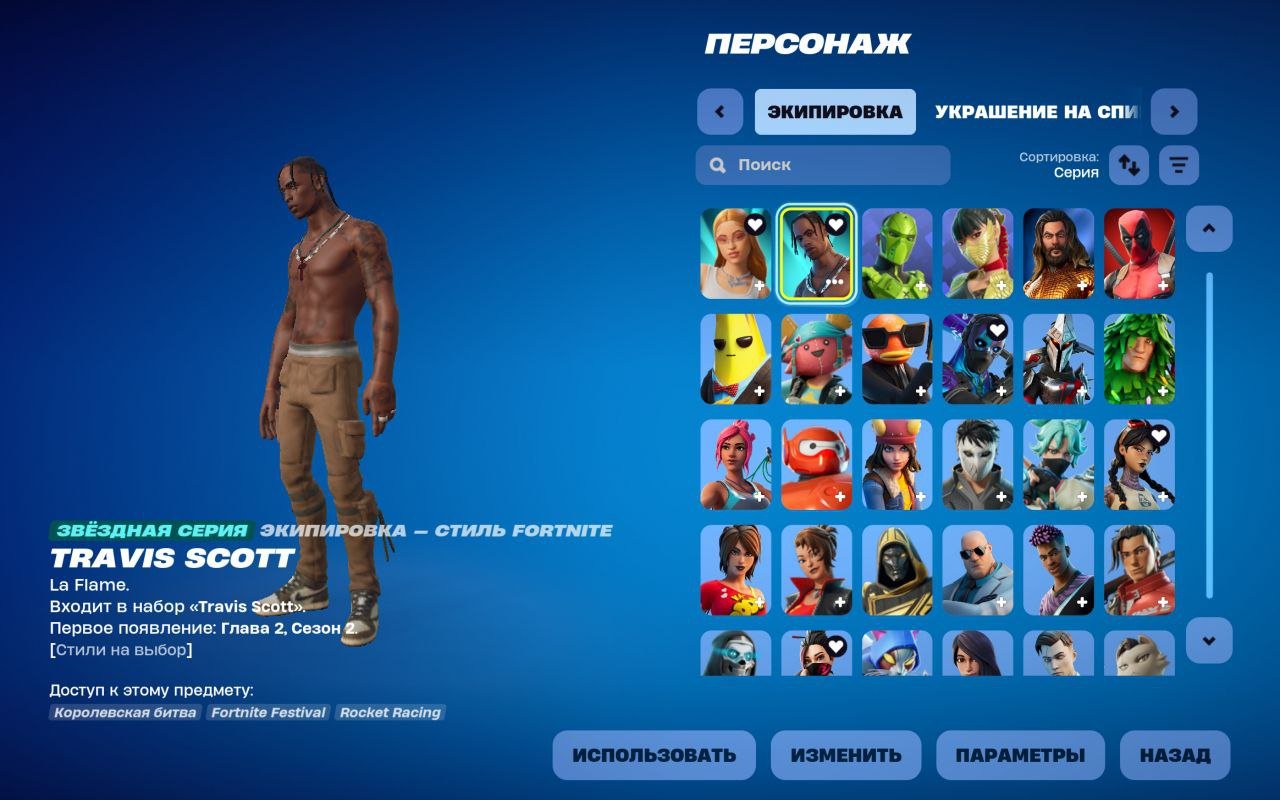1280x800 pixels.
Task: Click the scrollbar track beside the skin grid
Action: pyautogui.click(x=1208, y=435)
